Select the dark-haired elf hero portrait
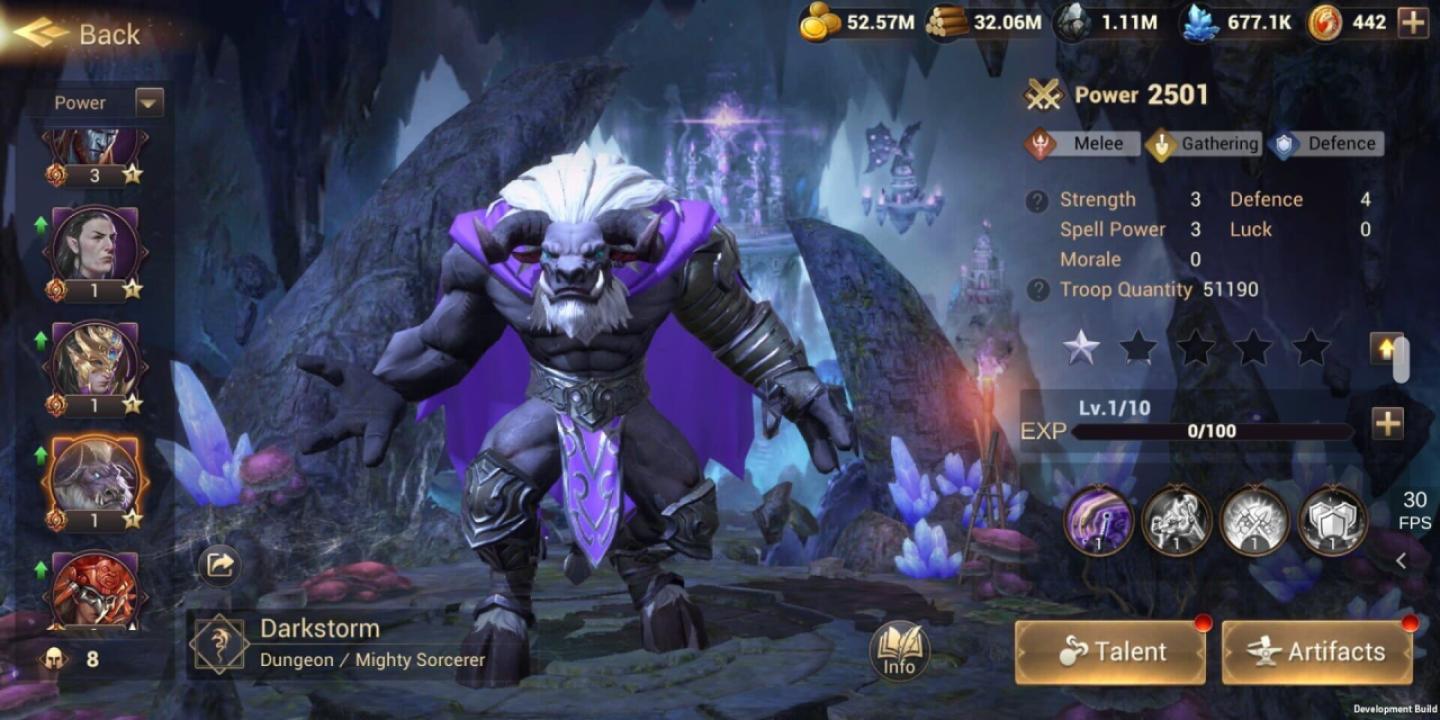This screenshot has width=1440, height=720. pos(96,246)
